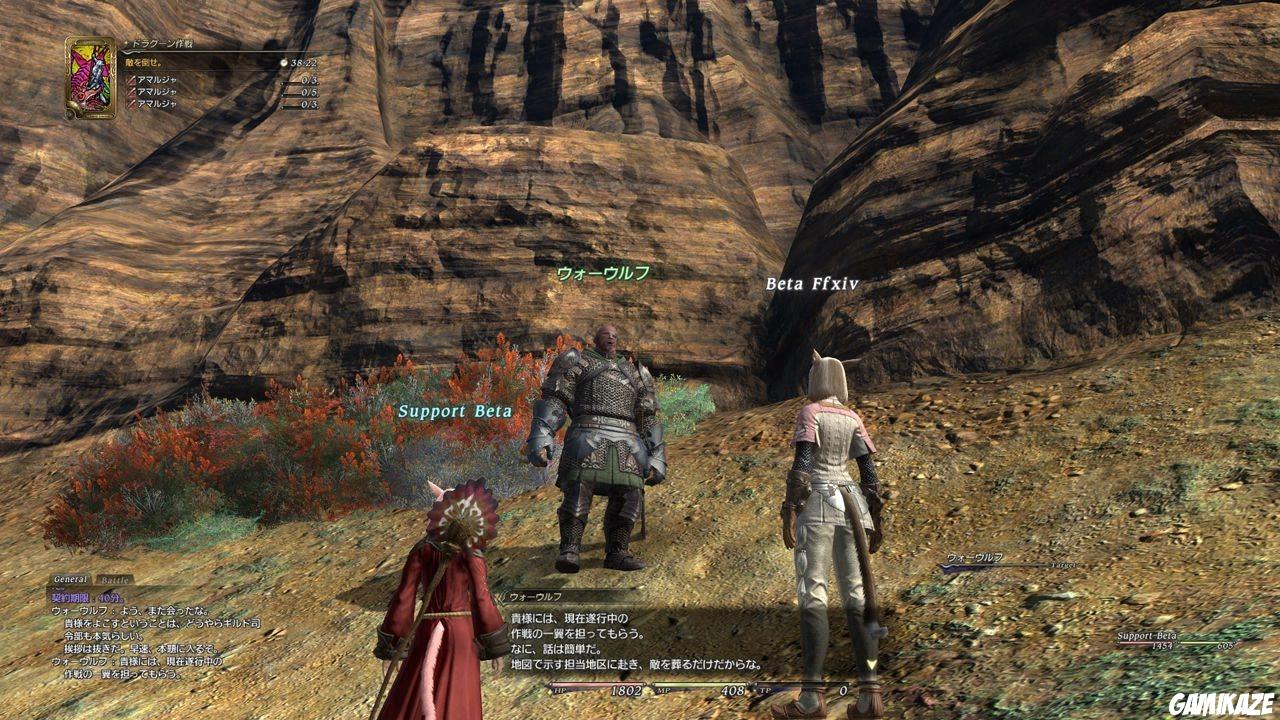
Task: Click the star icon beside ドラグーン作戦
Action: click(128, 43)
